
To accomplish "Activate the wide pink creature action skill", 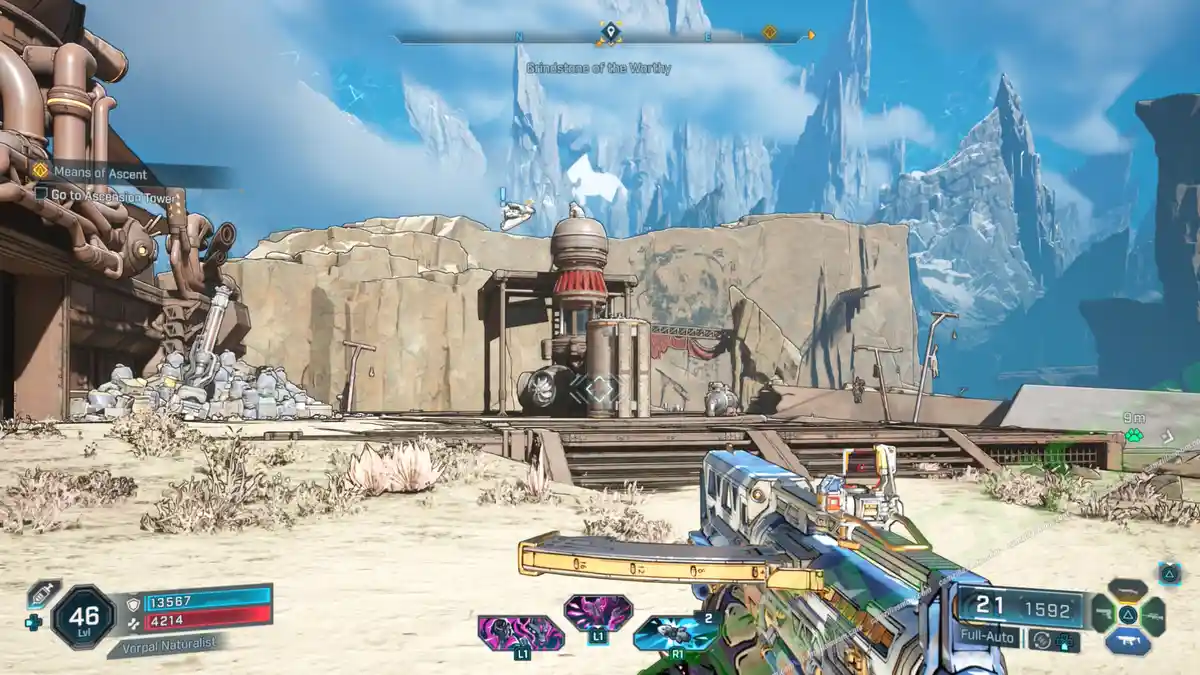I will [520, 633].
